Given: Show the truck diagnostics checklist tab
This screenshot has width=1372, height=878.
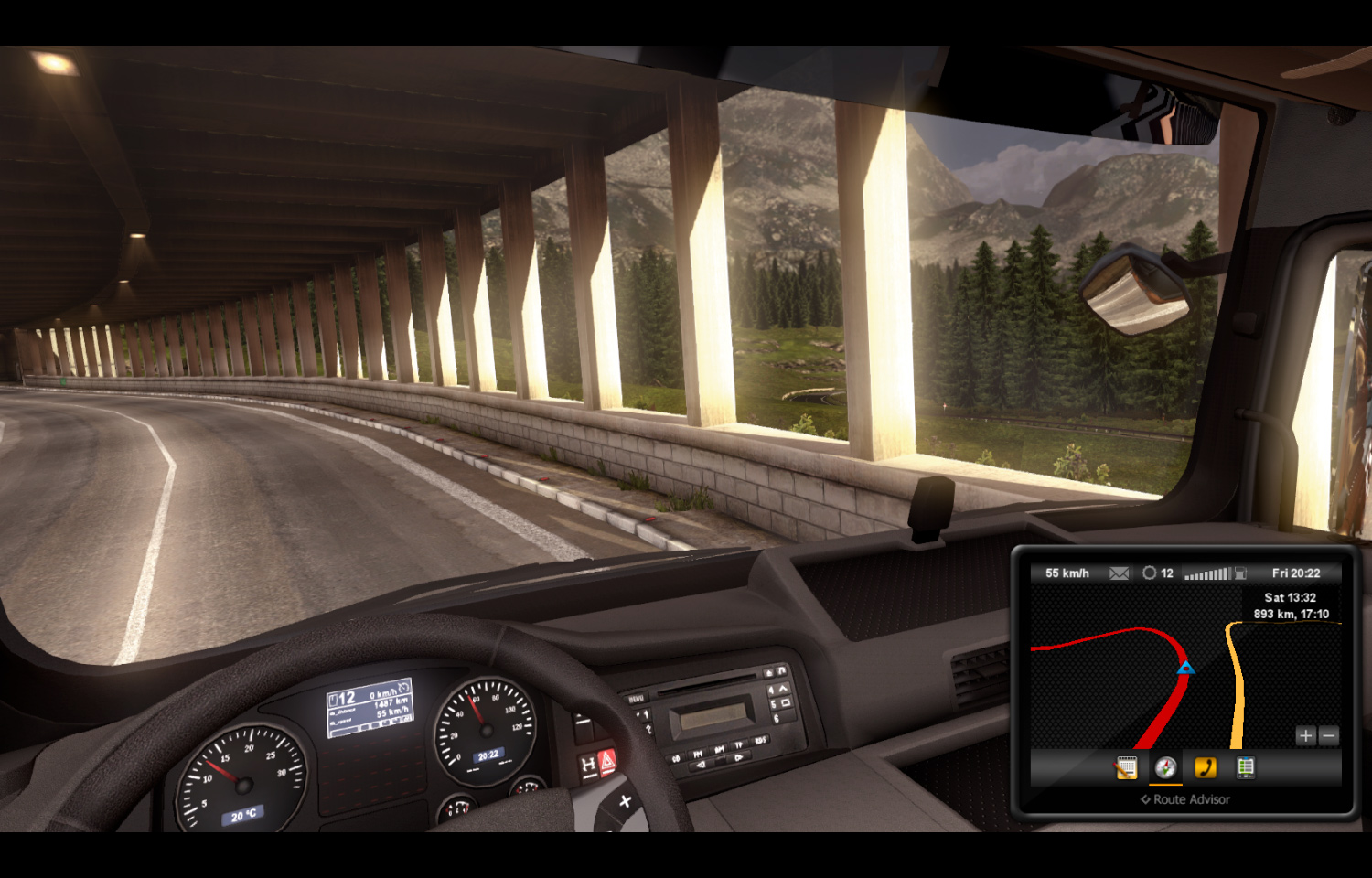Looking at the screenshot, I should click(x=1245, y=767).
